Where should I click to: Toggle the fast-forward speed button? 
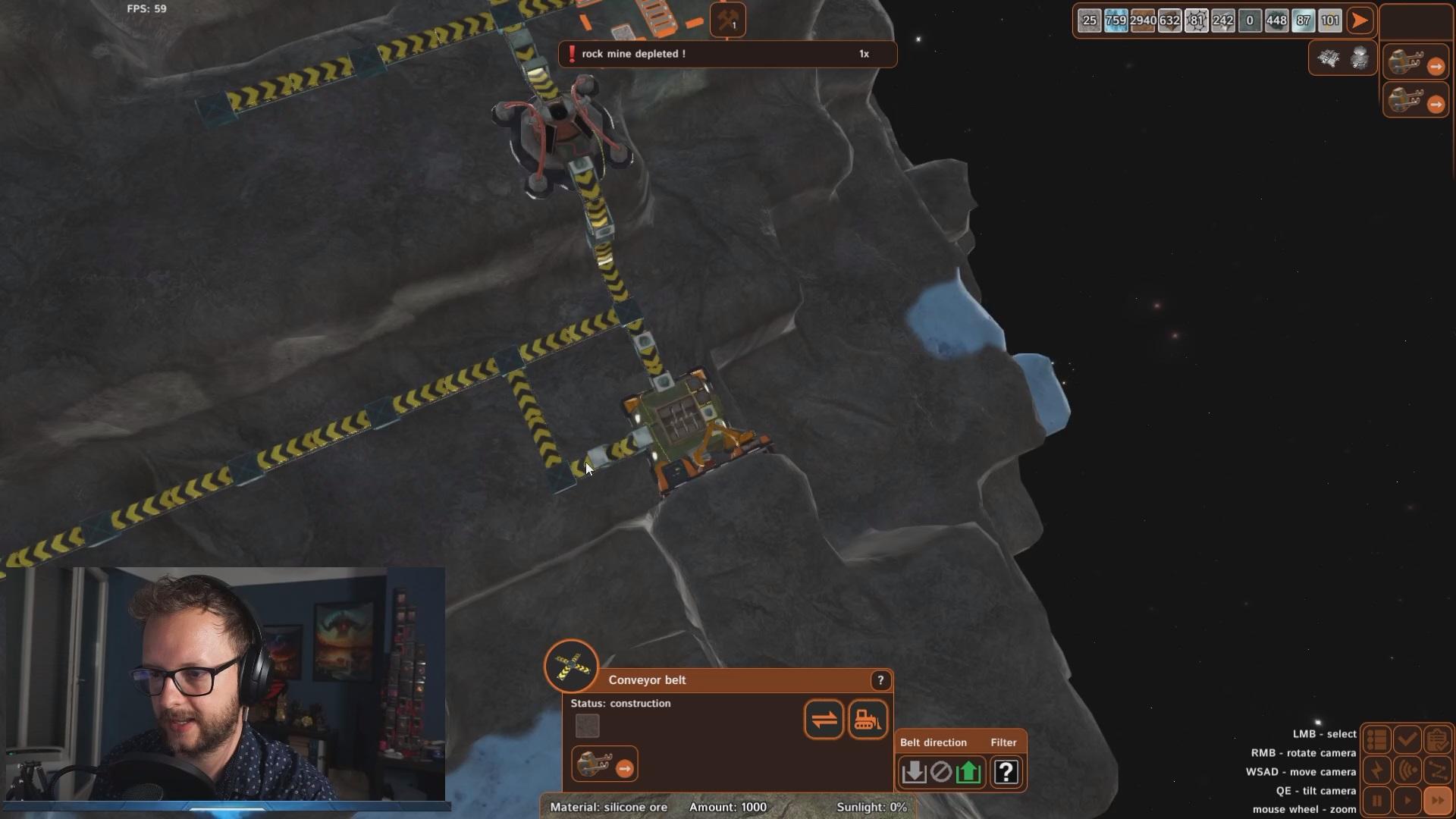click(x=1437, y=801)
